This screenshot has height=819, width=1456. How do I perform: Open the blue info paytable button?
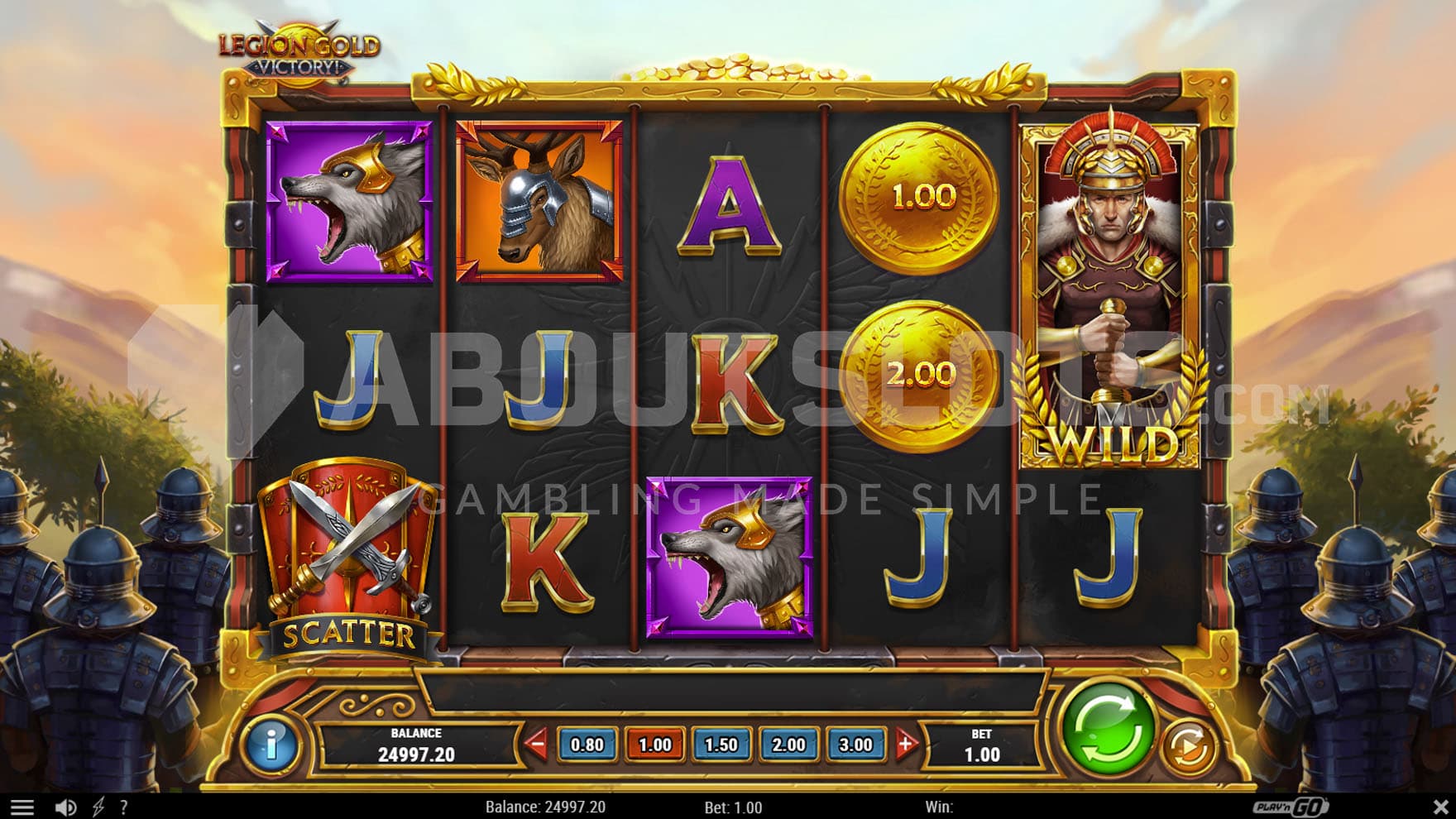click(x=270, y=745)
